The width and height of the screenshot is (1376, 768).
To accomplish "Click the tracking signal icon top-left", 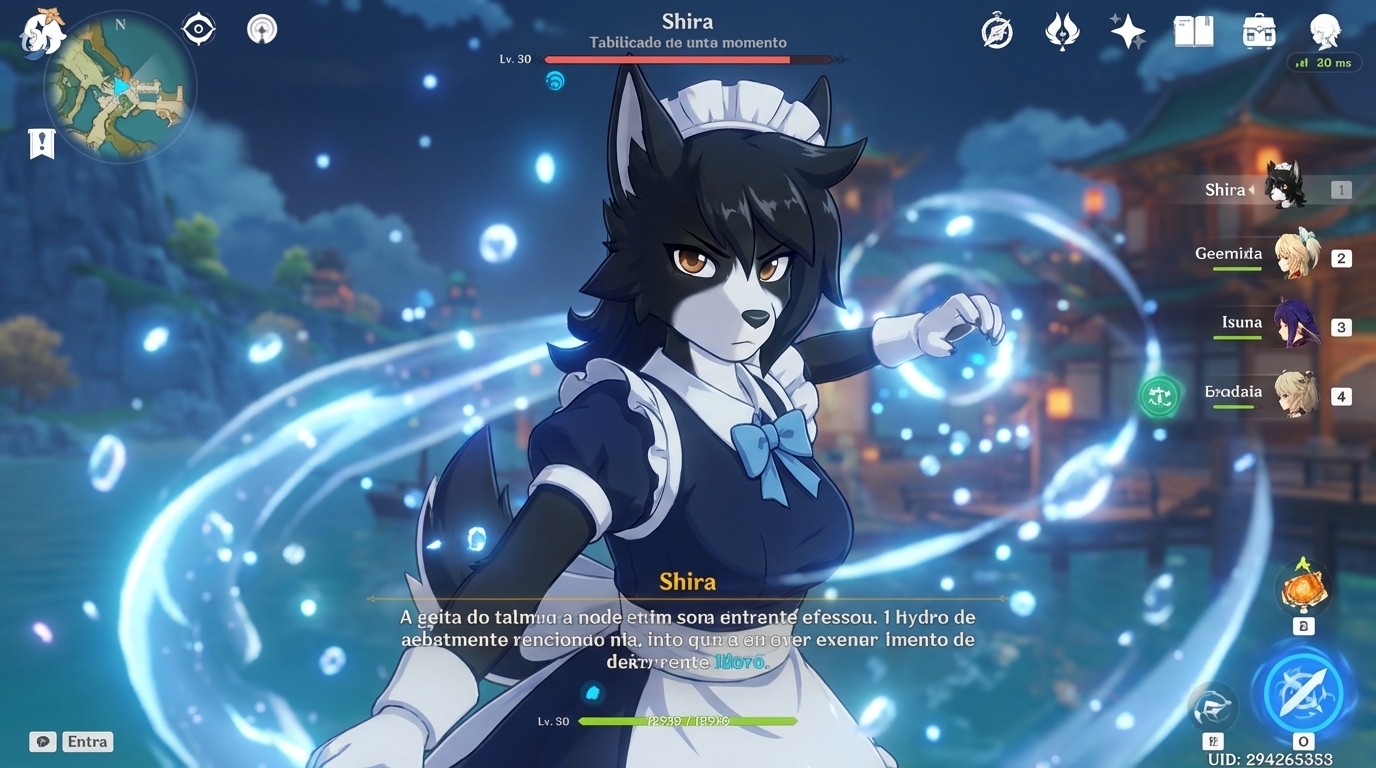I will click(261, 28).
